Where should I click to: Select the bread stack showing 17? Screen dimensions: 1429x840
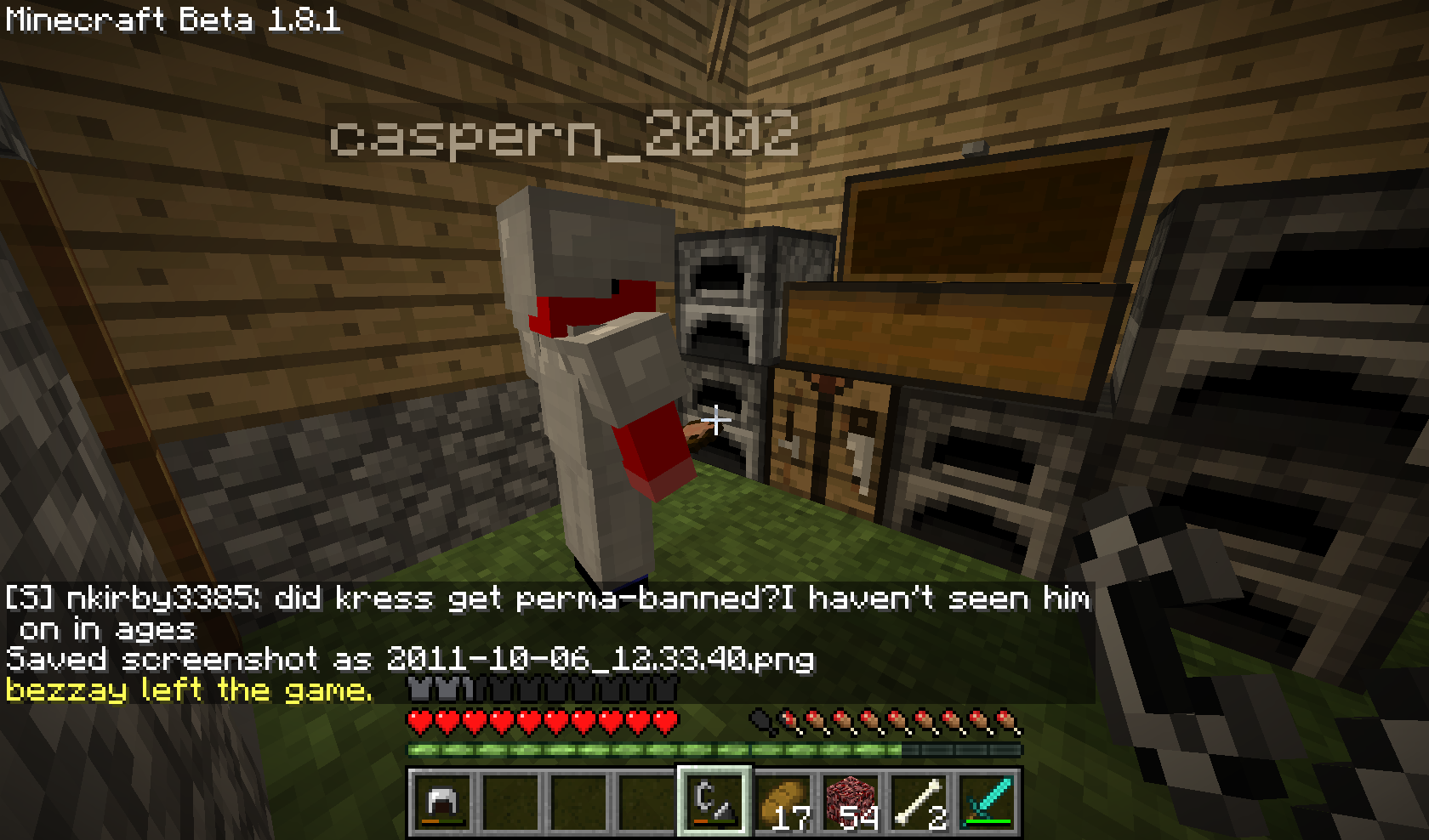(783, 801)
